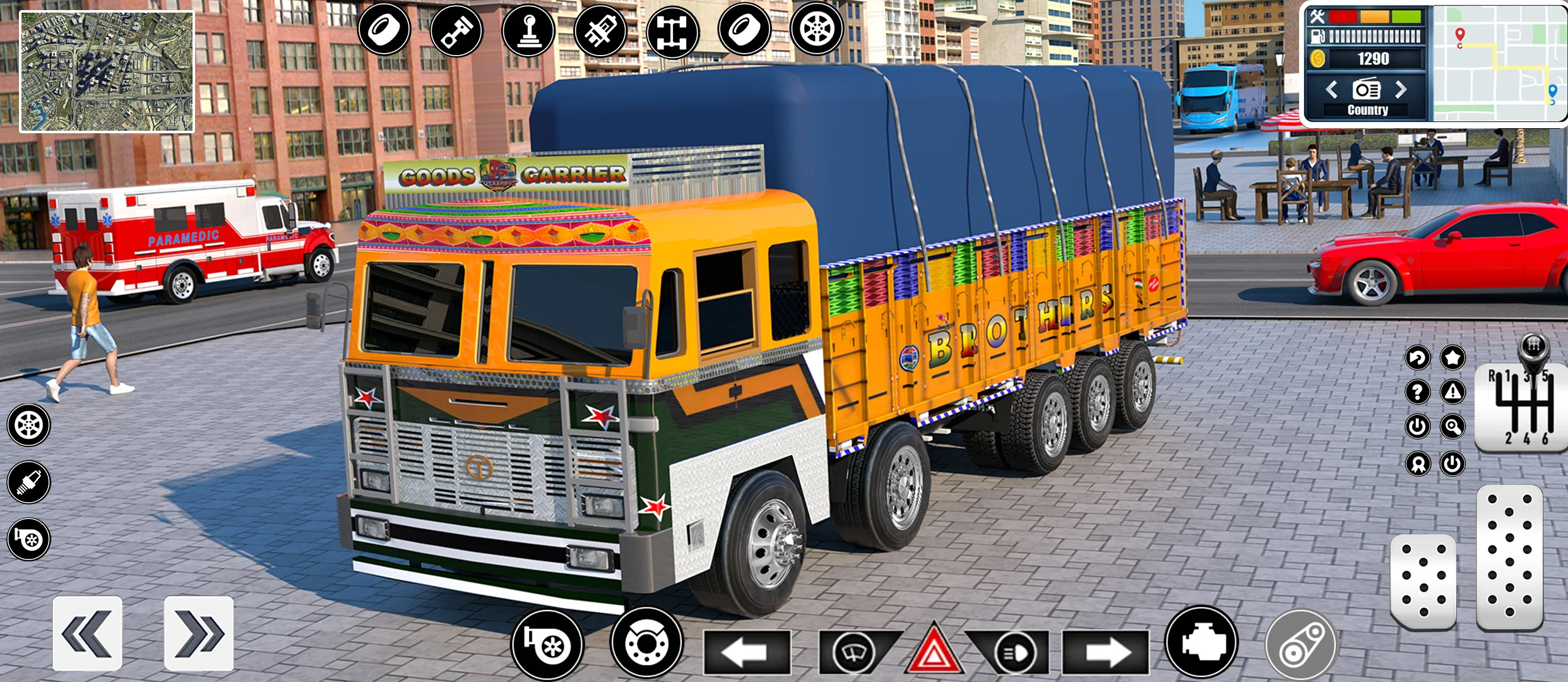Select the piston engine upgrade icon
This screenshot has width=1568, height=682.
458,30
